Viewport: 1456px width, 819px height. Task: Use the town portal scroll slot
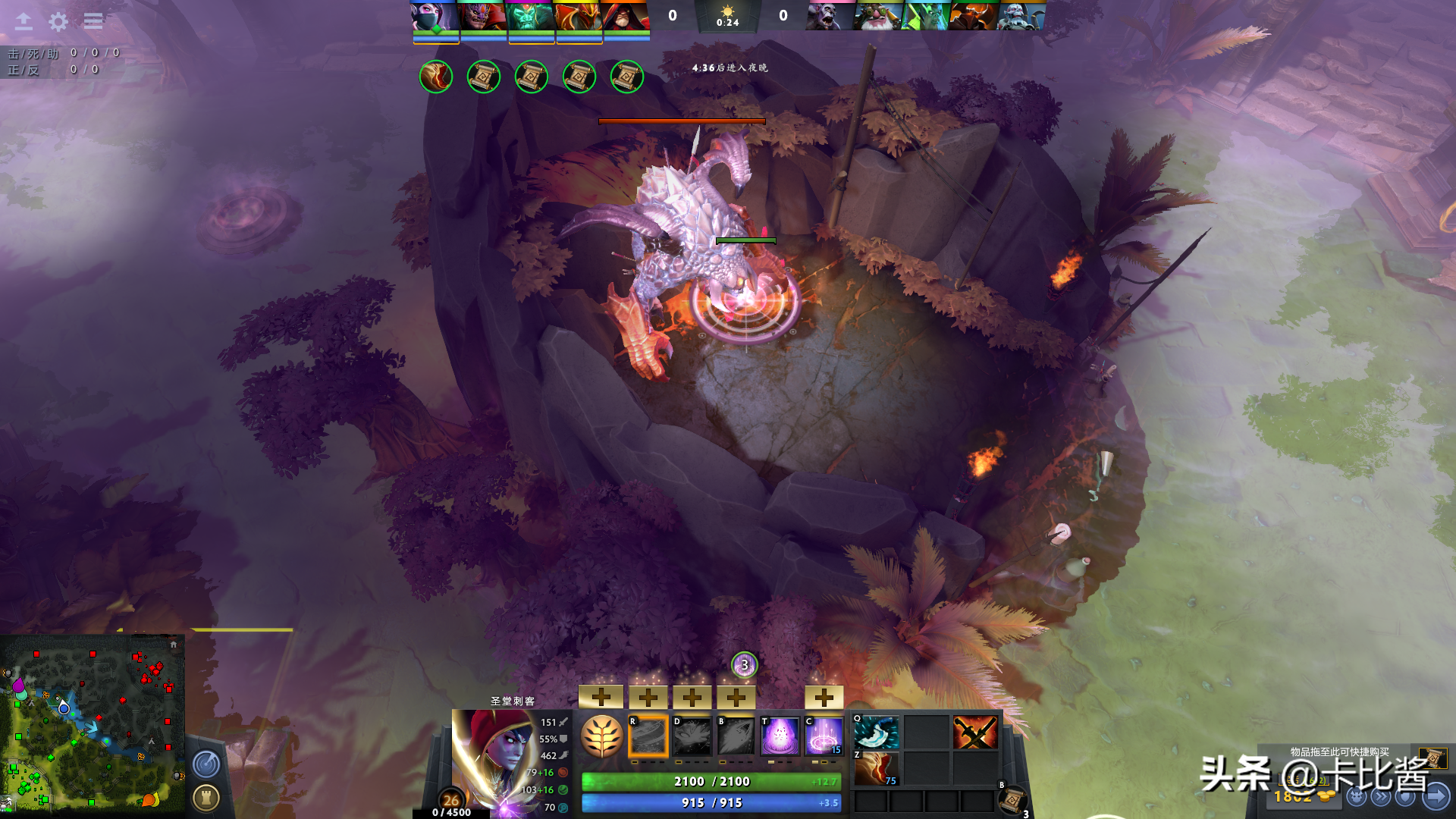coord(1012,799)
